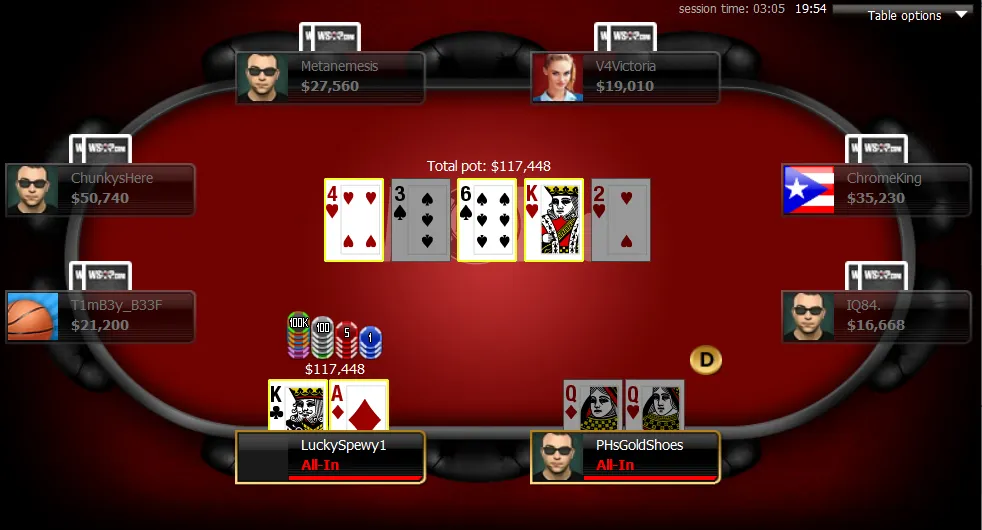
Task: Click ChunkysHere's player panel
Action: 100,189
